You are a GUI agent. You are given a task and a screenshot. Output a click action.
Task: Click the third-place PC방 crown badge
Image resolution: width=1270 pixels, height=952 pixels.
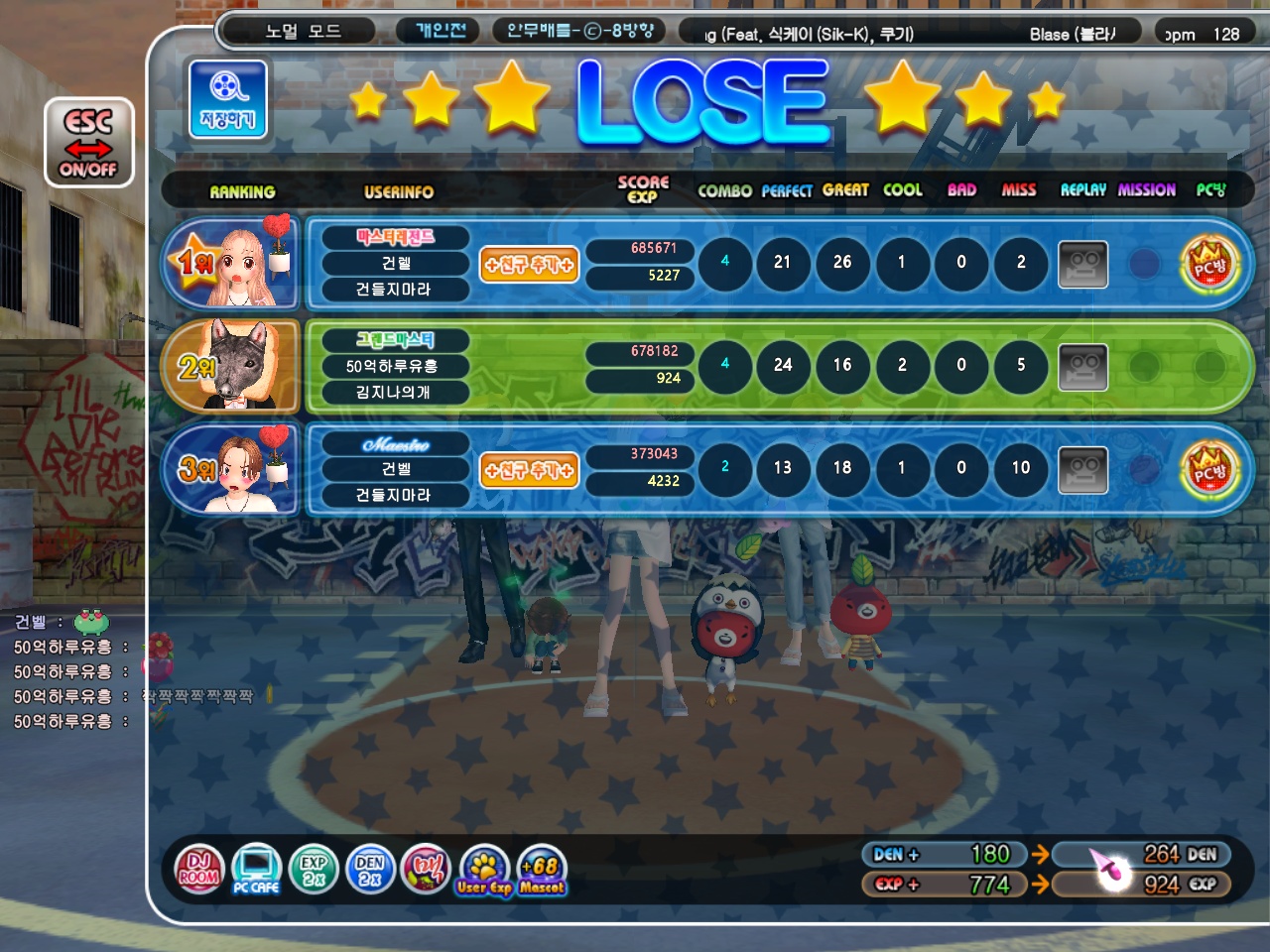(x=1209, y=470)
